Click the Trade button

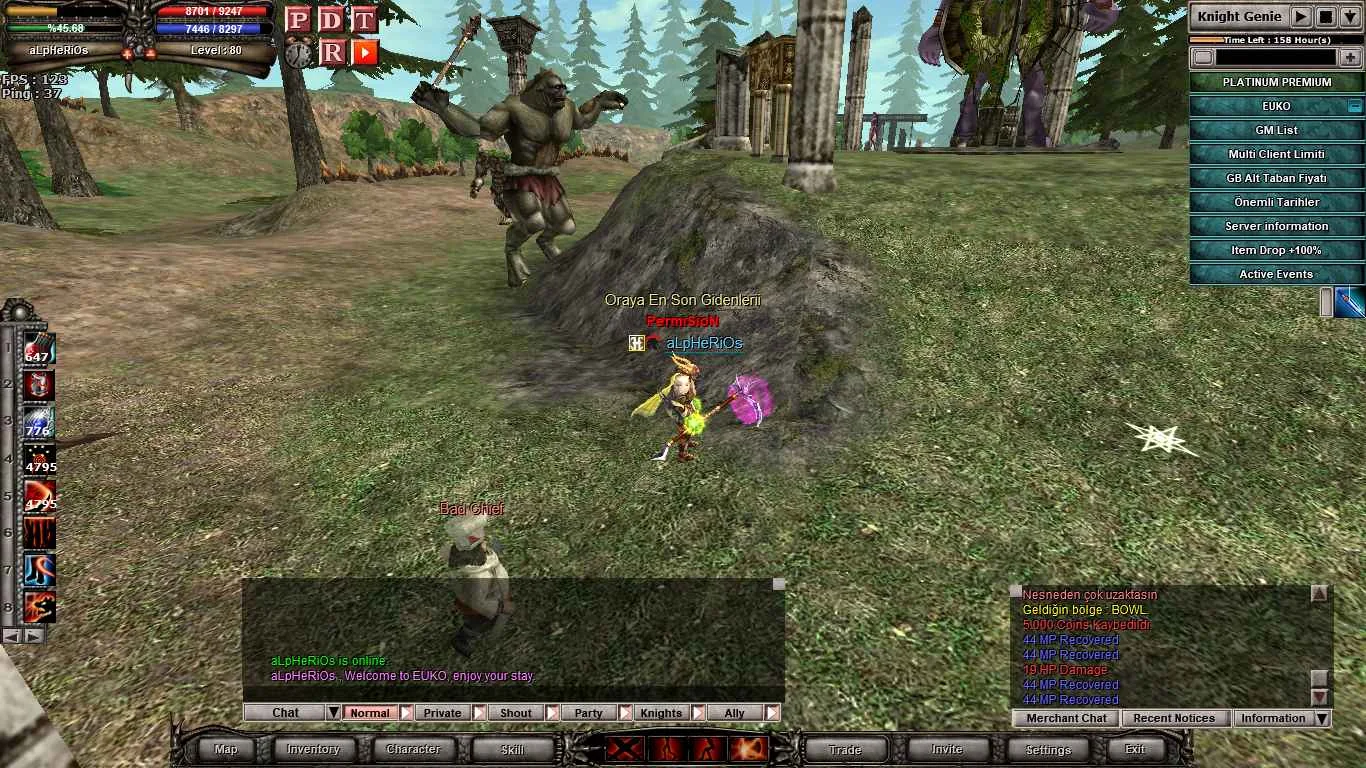point(845,749)
